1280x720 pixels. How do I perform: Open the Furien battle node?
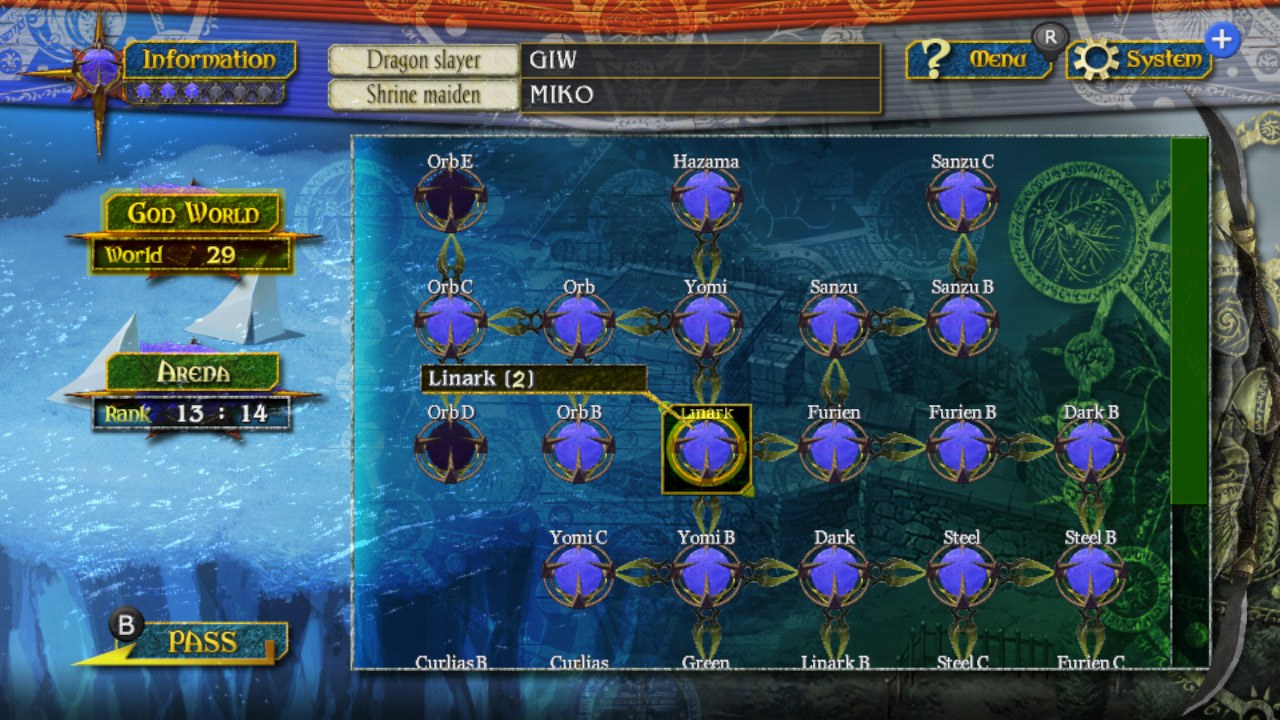pyautogui.click(x=834, y=450)
